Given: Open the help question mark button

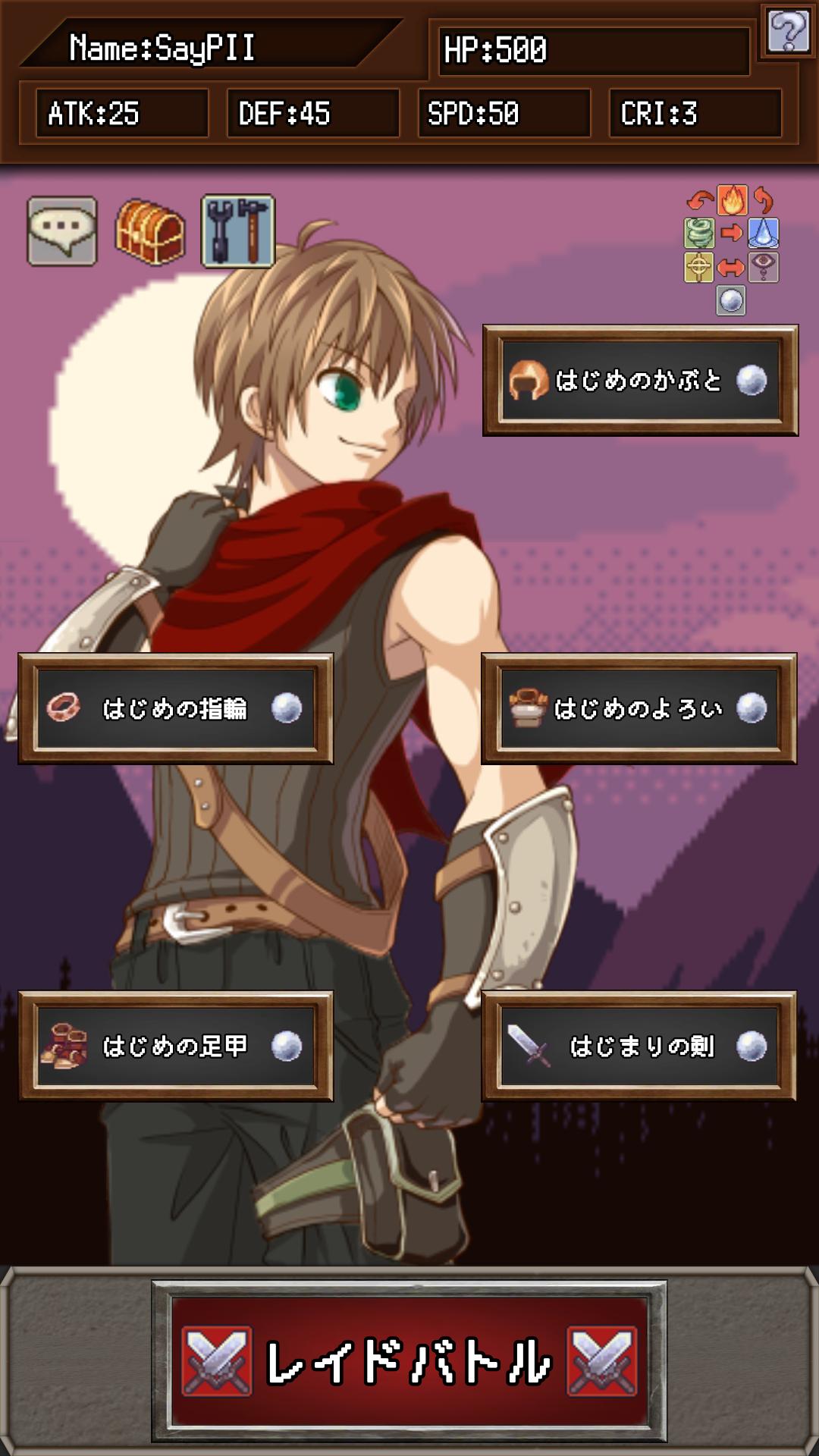Looking at the screenshot, I should click(788, 31).
